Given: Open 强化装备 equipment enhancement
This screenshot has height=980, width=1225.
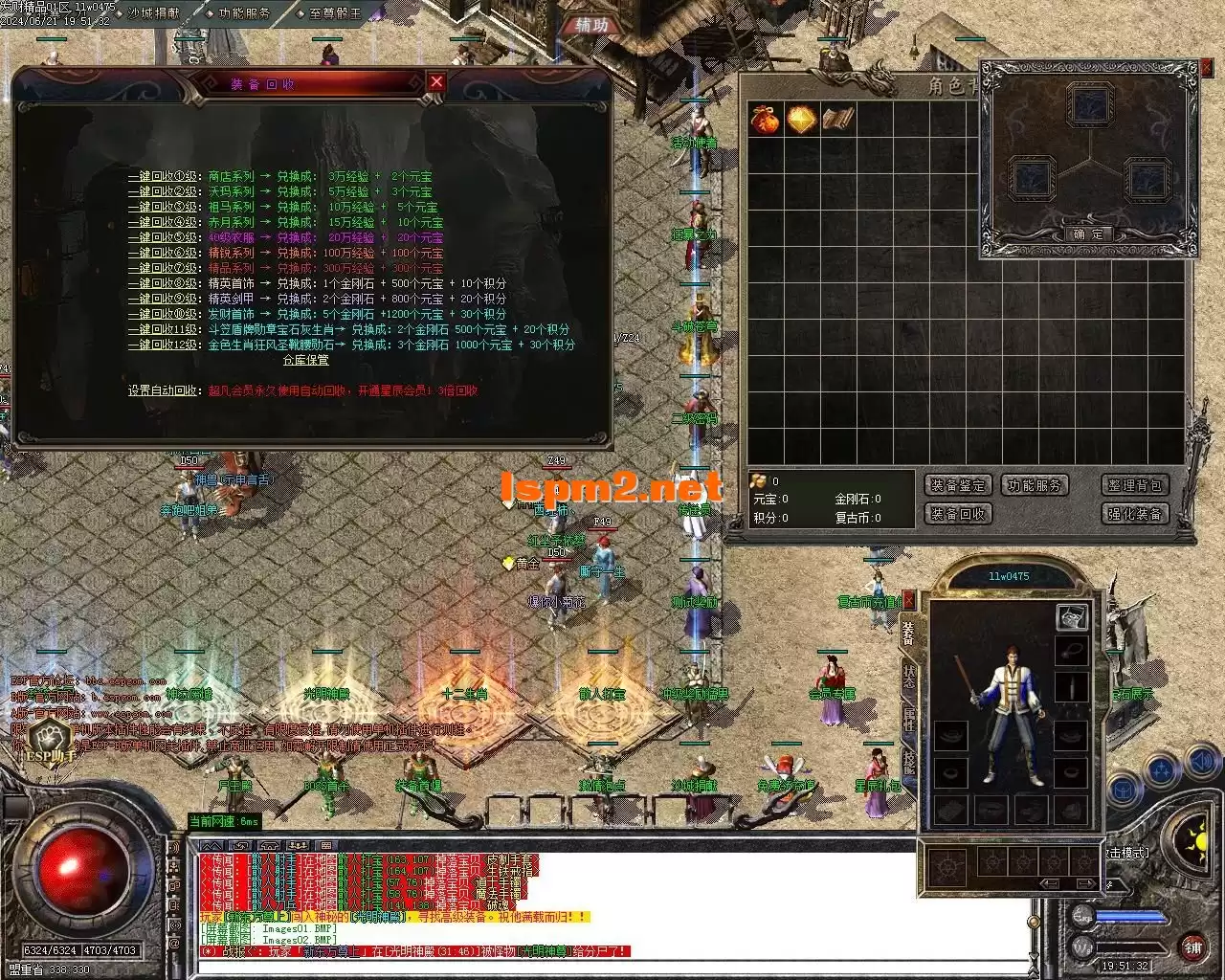Looking at the screenshot, I should pos(1134,514).
